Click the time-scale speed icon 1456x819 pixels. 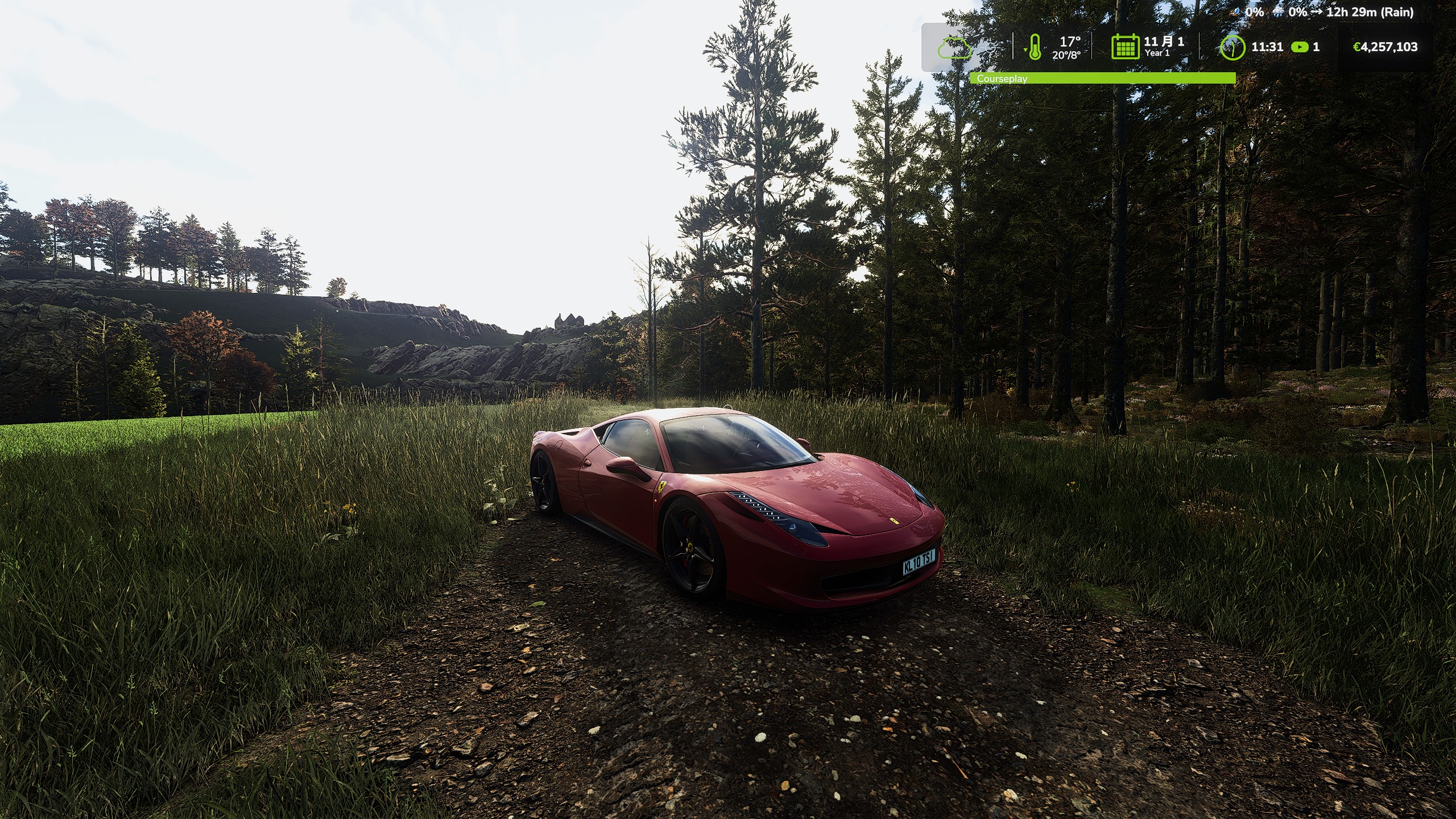click(1300, 47)
